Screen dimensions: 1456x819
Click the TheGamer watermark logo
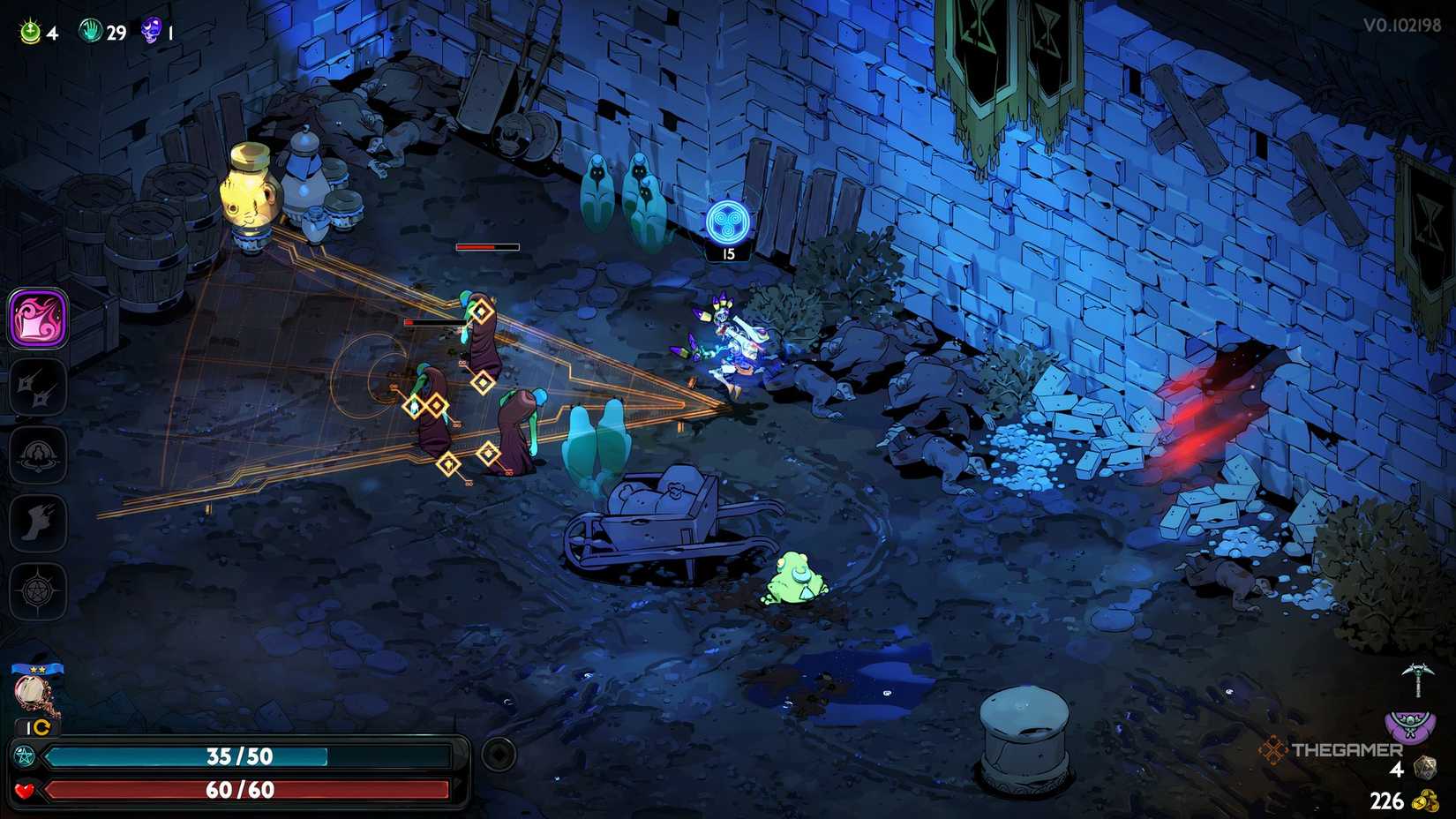point(1332,750)
